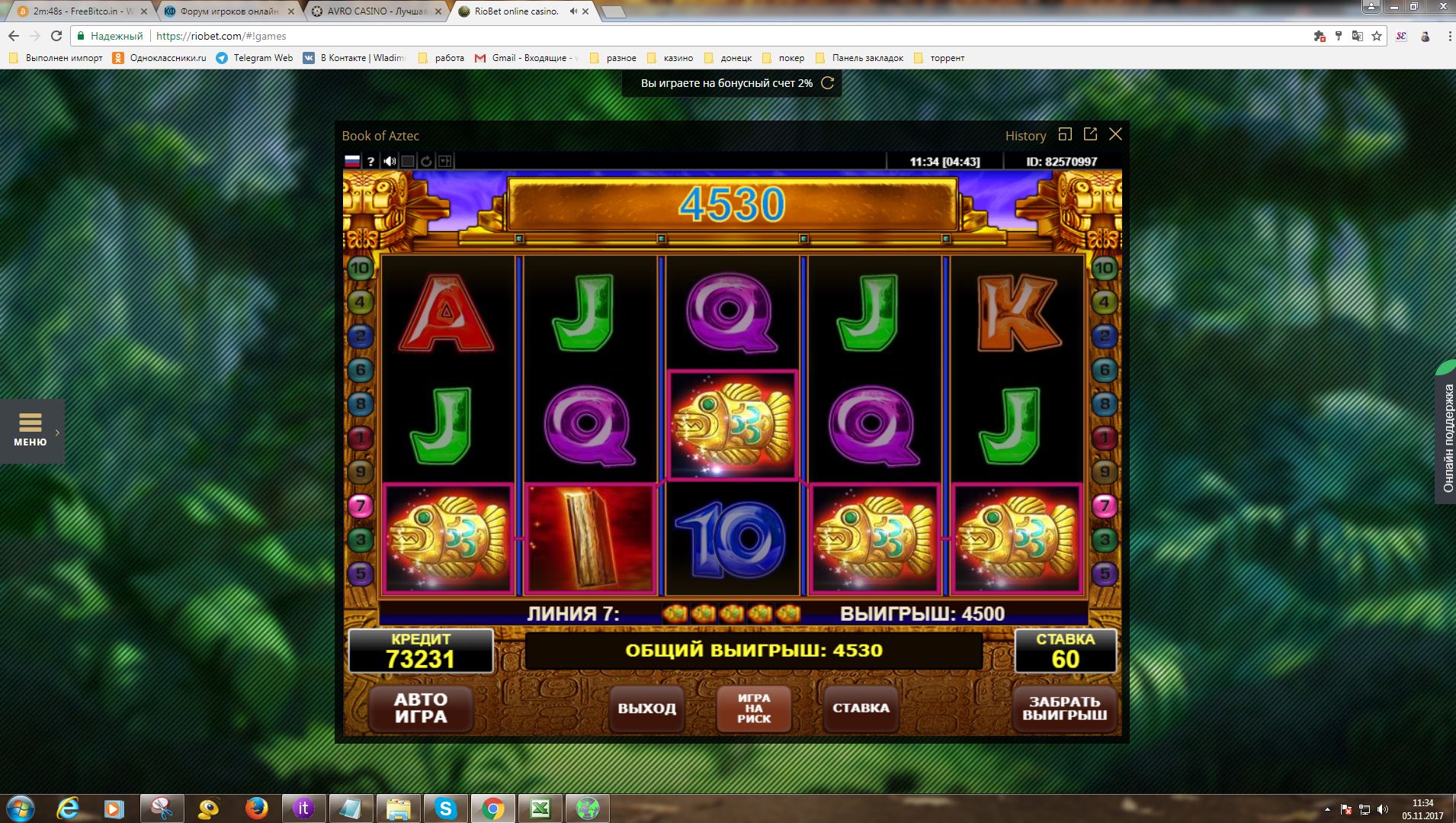Refresh the bonus account balance indicator

pyautogui.click(x=827, y=83)
